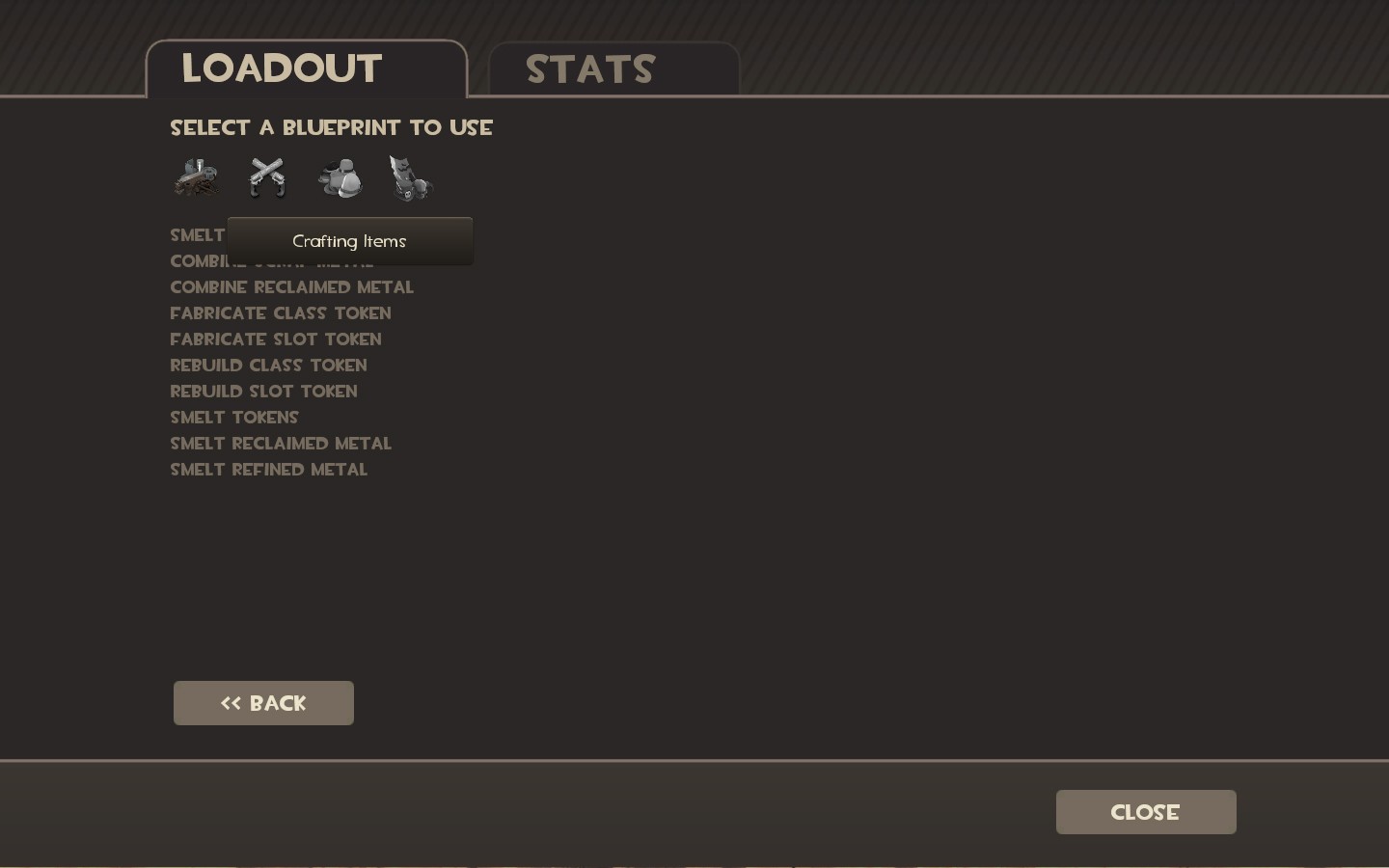The image size is (1389, 868).
Task: Select the Fabricate Slot Token blueprint
Action: tap(276, 339)
